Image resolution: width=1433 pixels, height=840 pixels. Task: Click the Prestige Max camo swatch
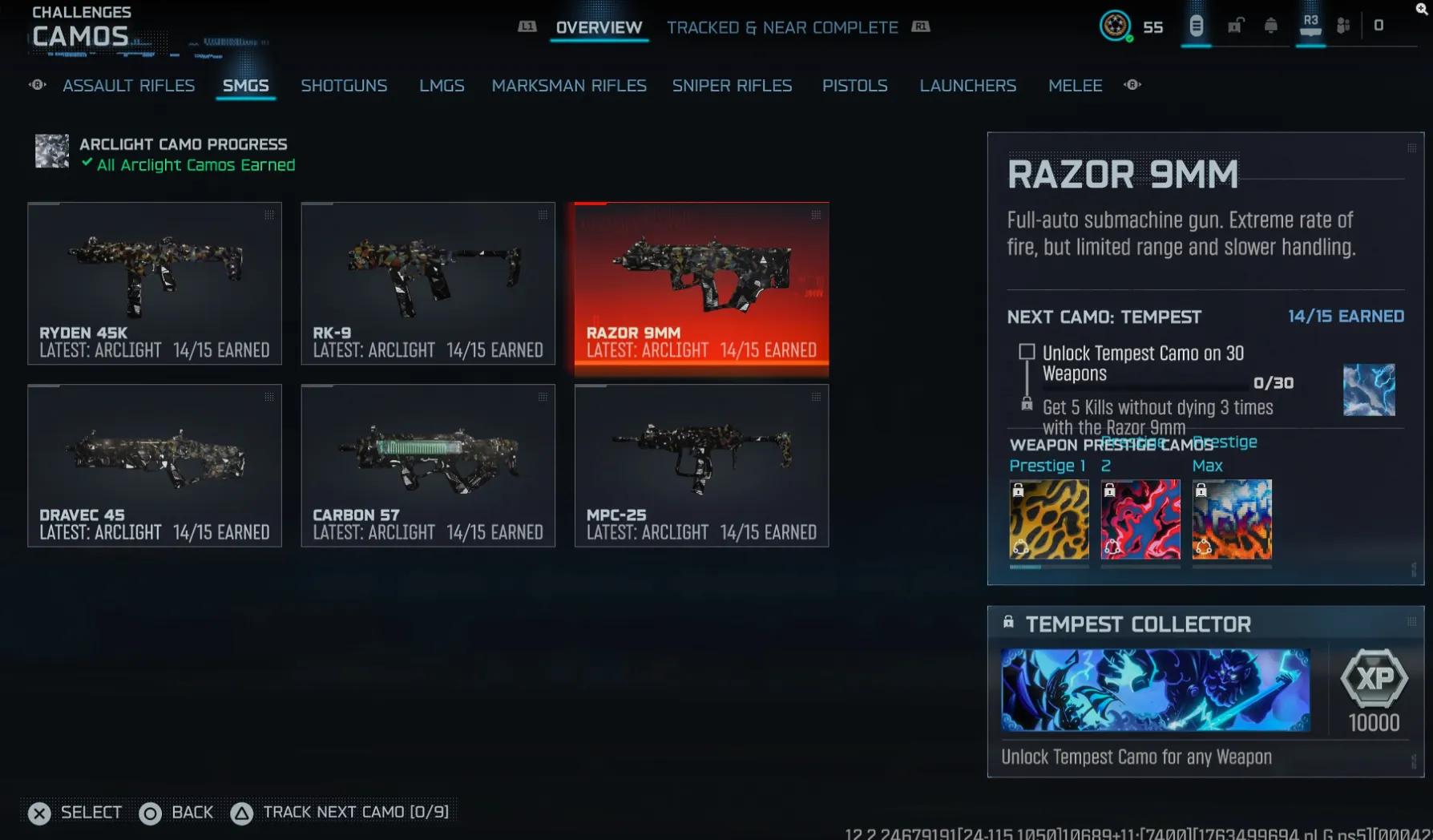(1233, 519)
